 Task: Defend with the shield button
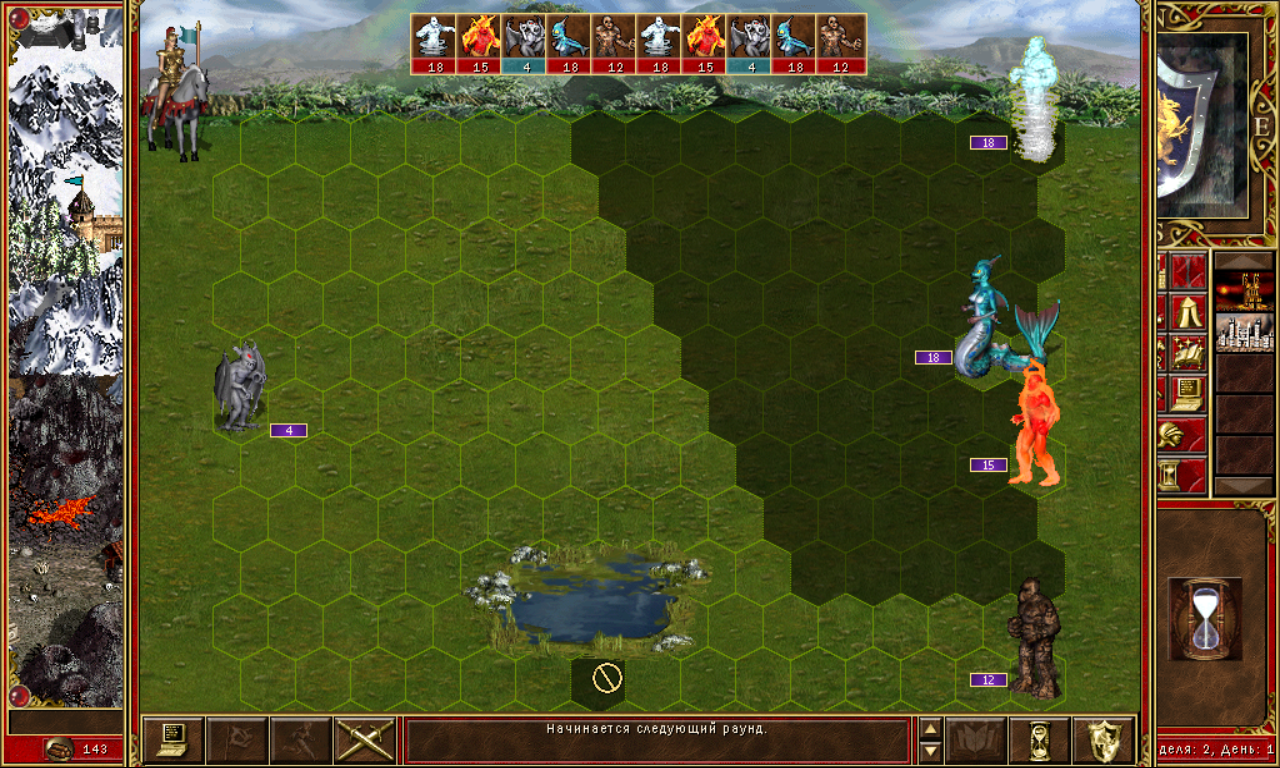pos(1103,740)
